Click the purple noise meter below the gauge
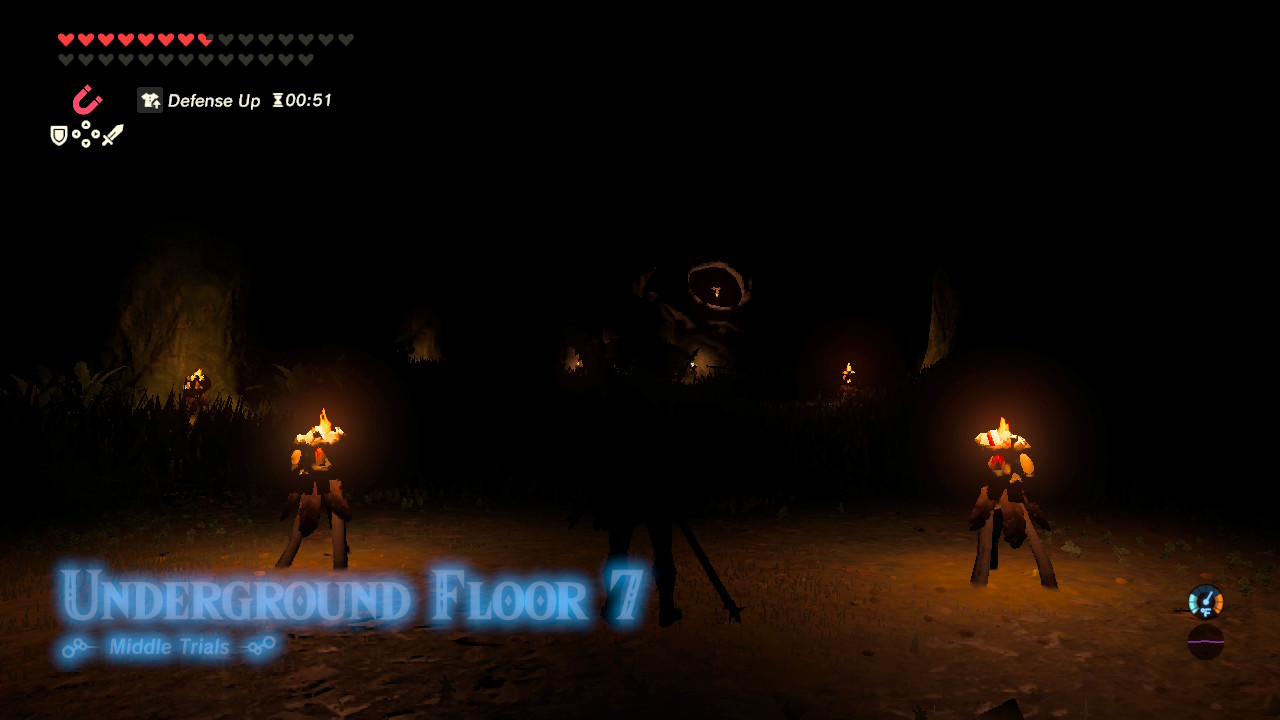 tap(1206, 642)
